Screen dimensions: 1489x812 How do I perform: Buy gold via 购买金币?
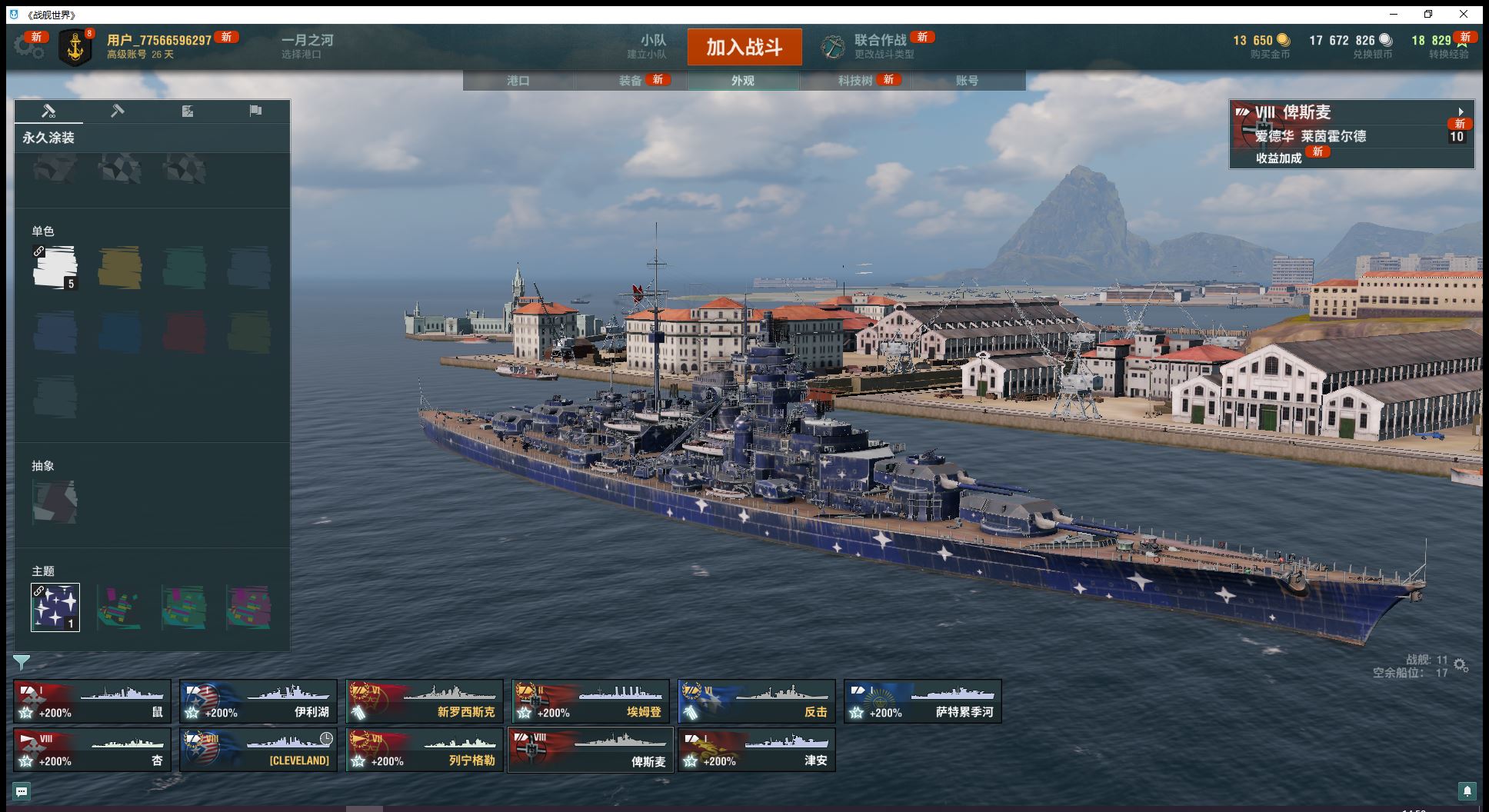(1269, 46)
